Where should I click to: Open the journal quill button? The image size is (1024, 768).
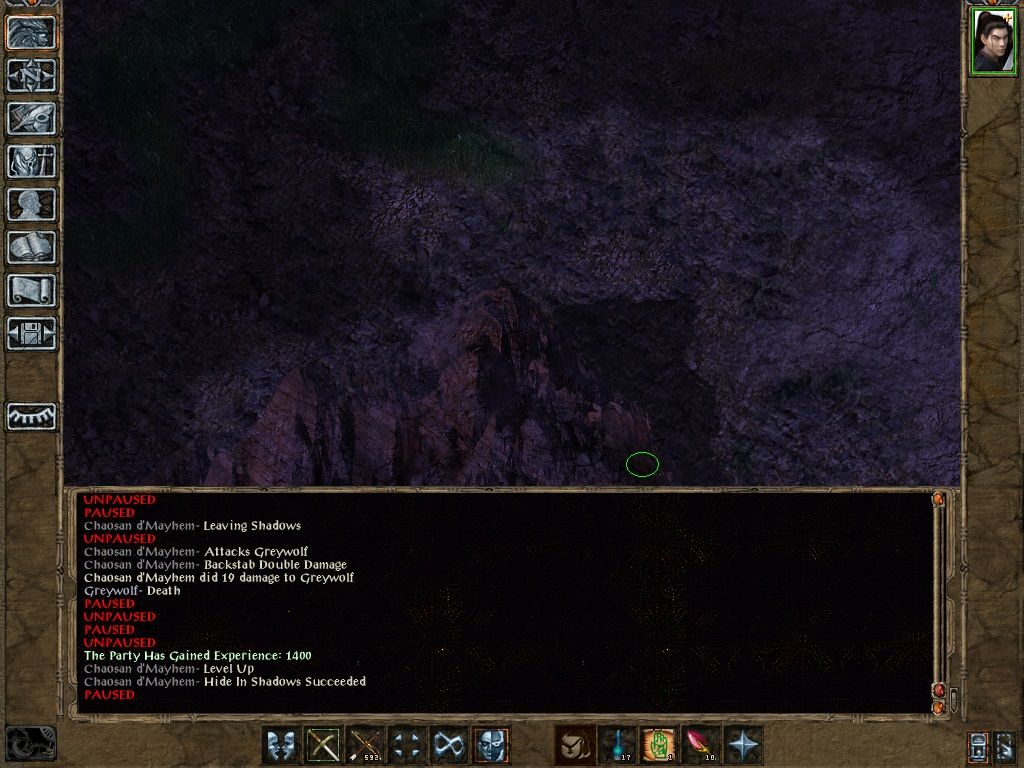point(31,118)
